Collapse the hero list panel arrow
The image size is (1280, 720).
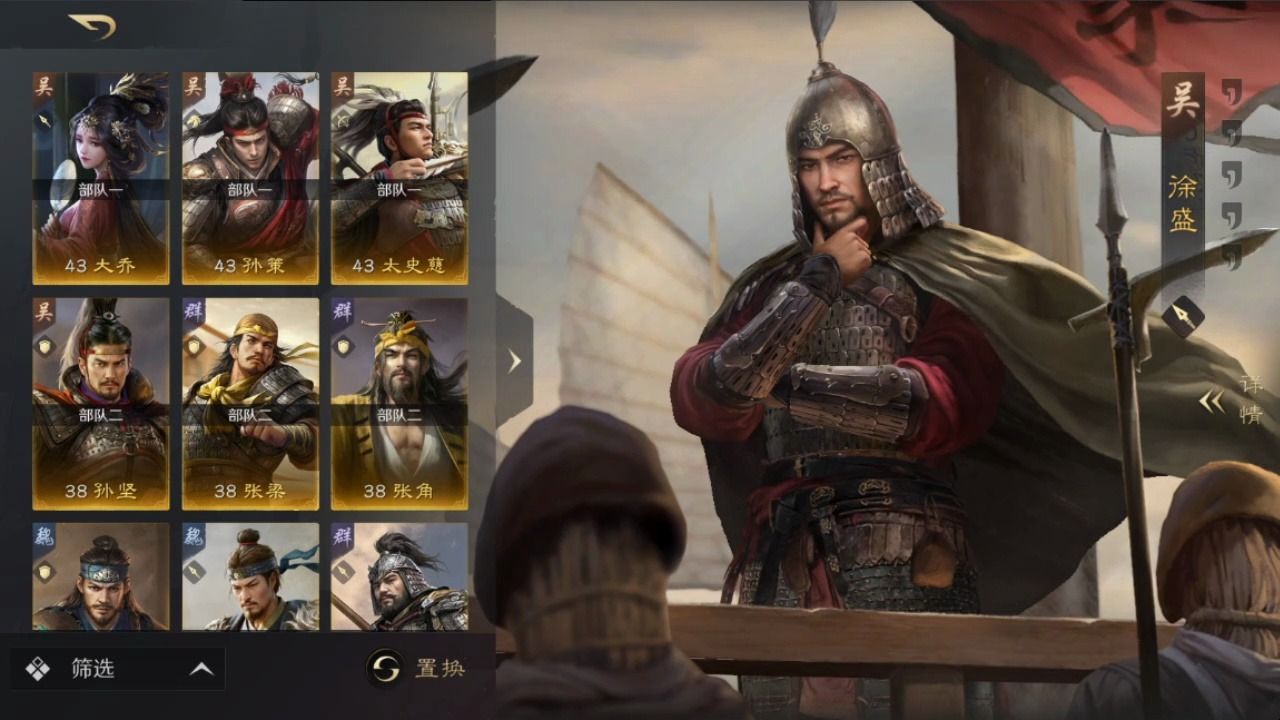click(514, 361)
